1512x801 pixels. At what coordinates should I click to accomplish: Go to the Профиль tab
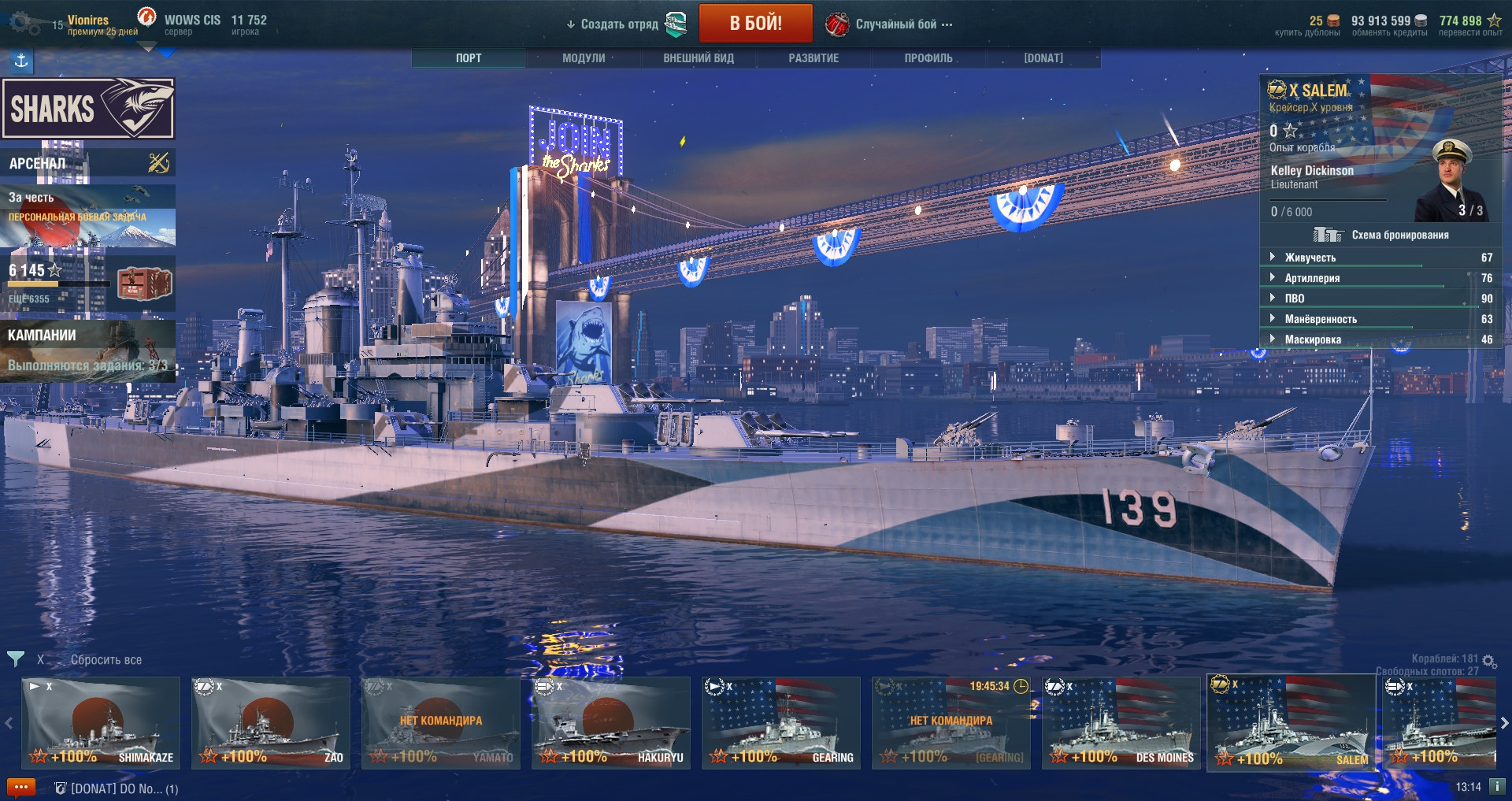click(x=928, y=58)
